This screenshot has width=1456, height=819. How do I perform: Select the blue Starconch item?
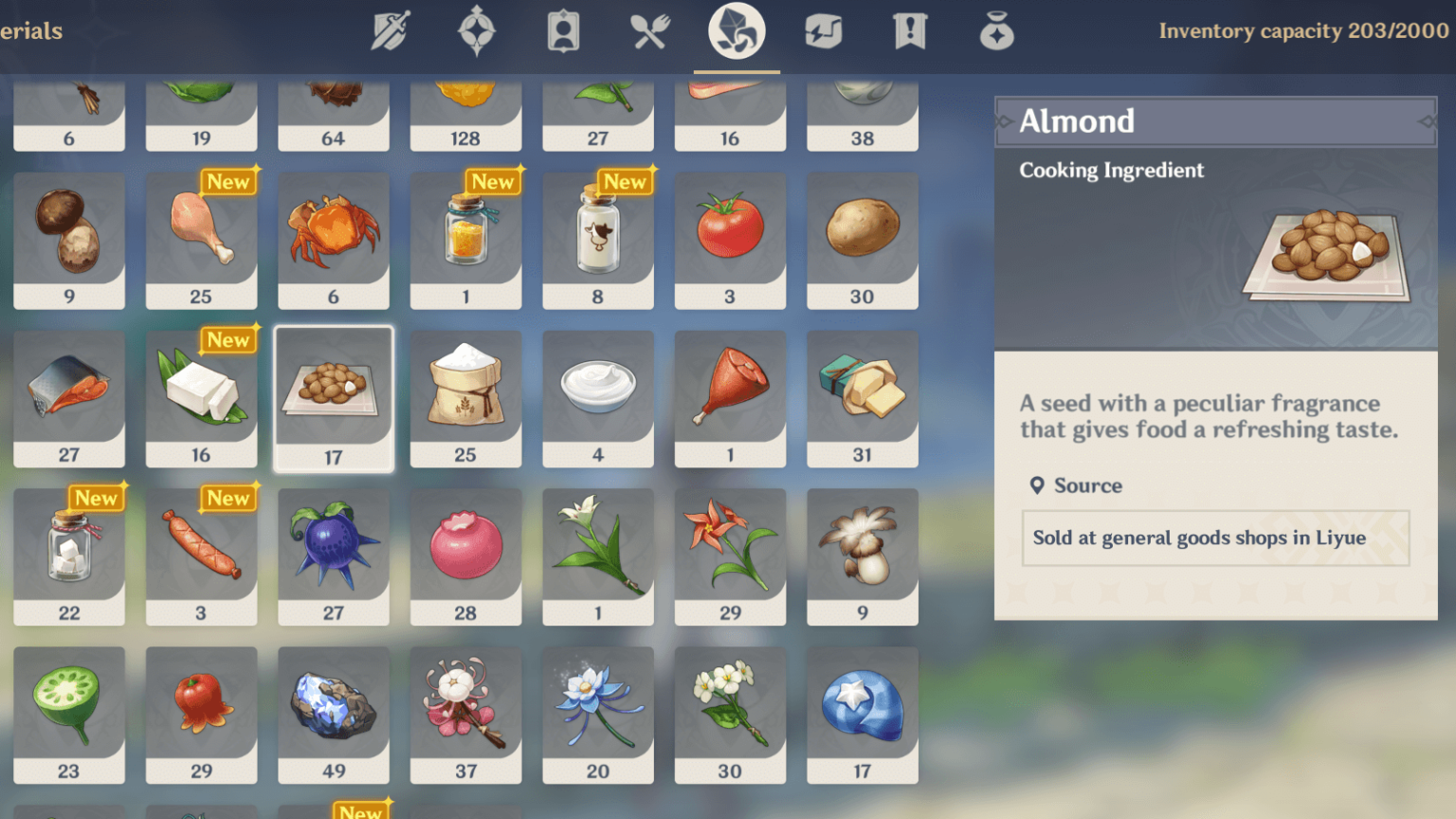[x=862, y=715]
